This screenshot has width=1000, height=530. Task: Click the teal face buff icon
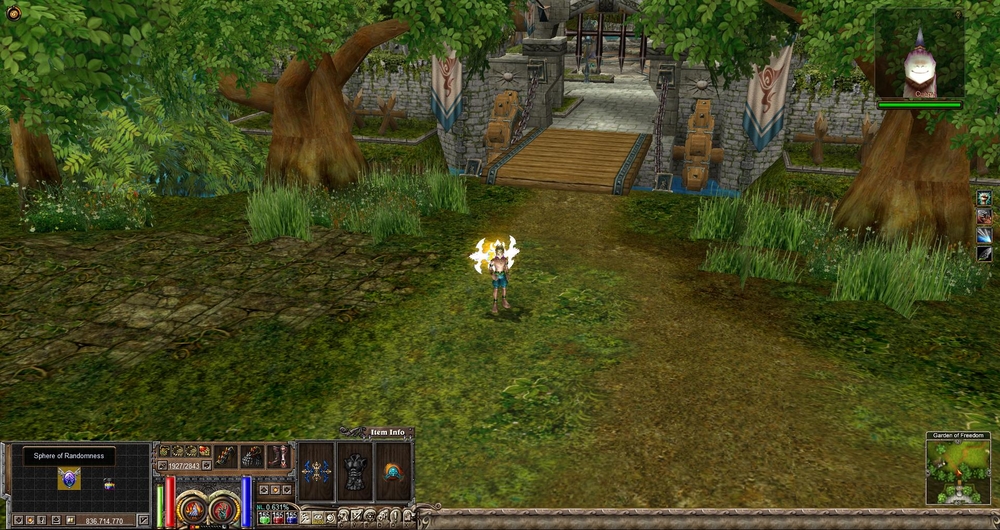[x=984, y=198]
